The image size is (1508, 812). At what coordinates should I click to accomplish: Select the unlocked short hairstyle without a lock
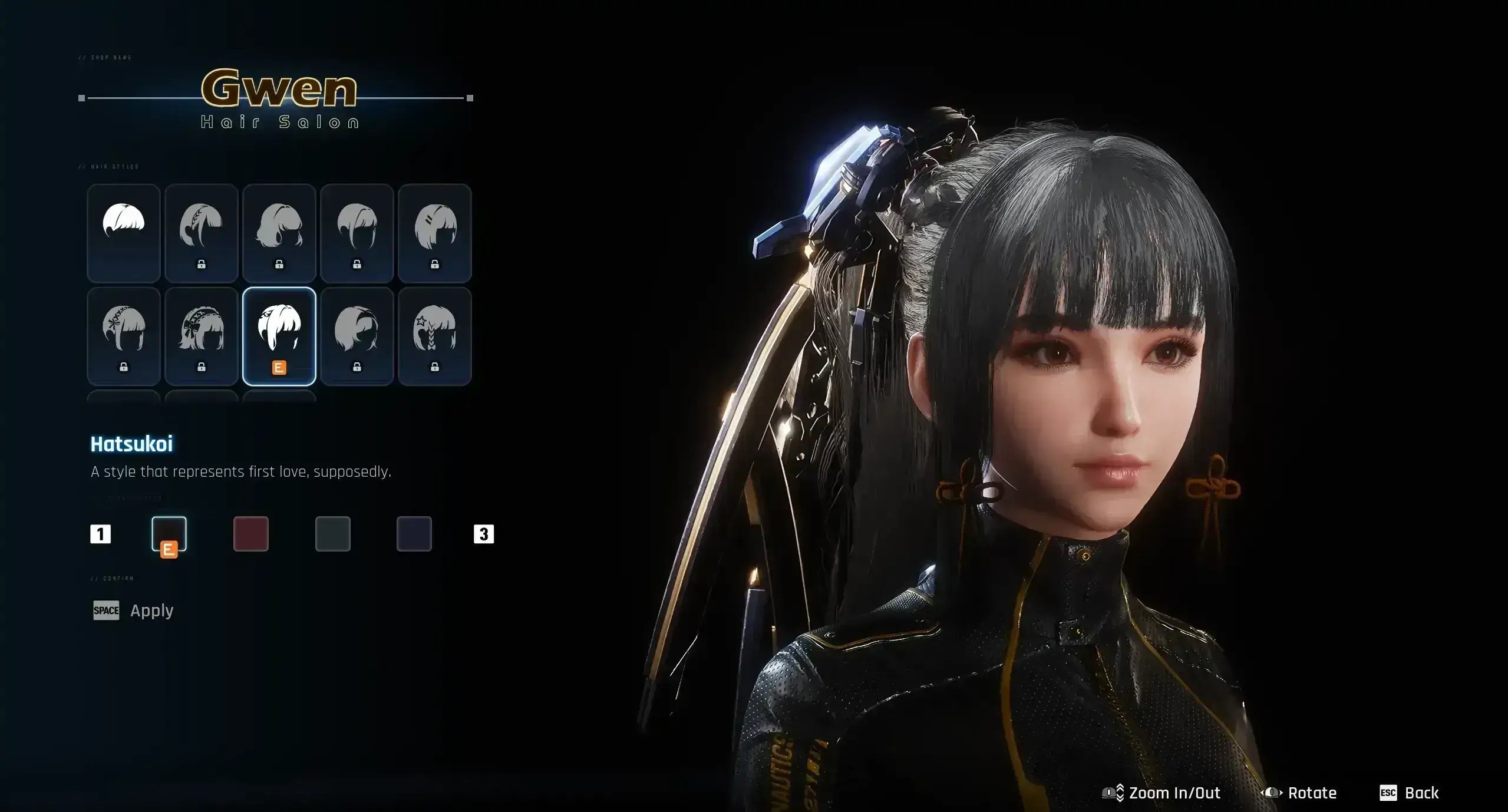tap(124, 233)
